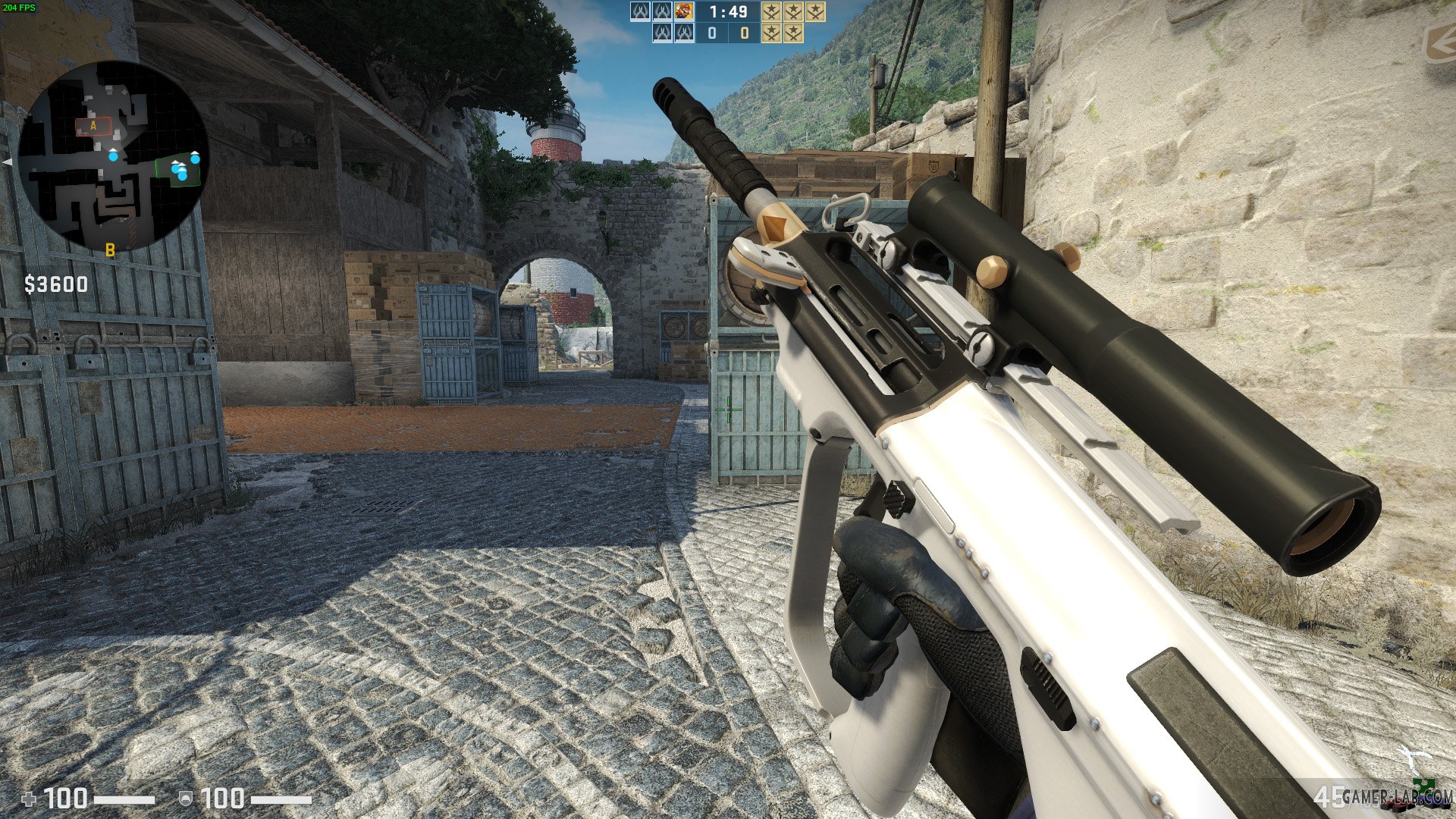Select the CT score showing 0
Viewport: 1456px width, 819px height.
tap(713, 33)
